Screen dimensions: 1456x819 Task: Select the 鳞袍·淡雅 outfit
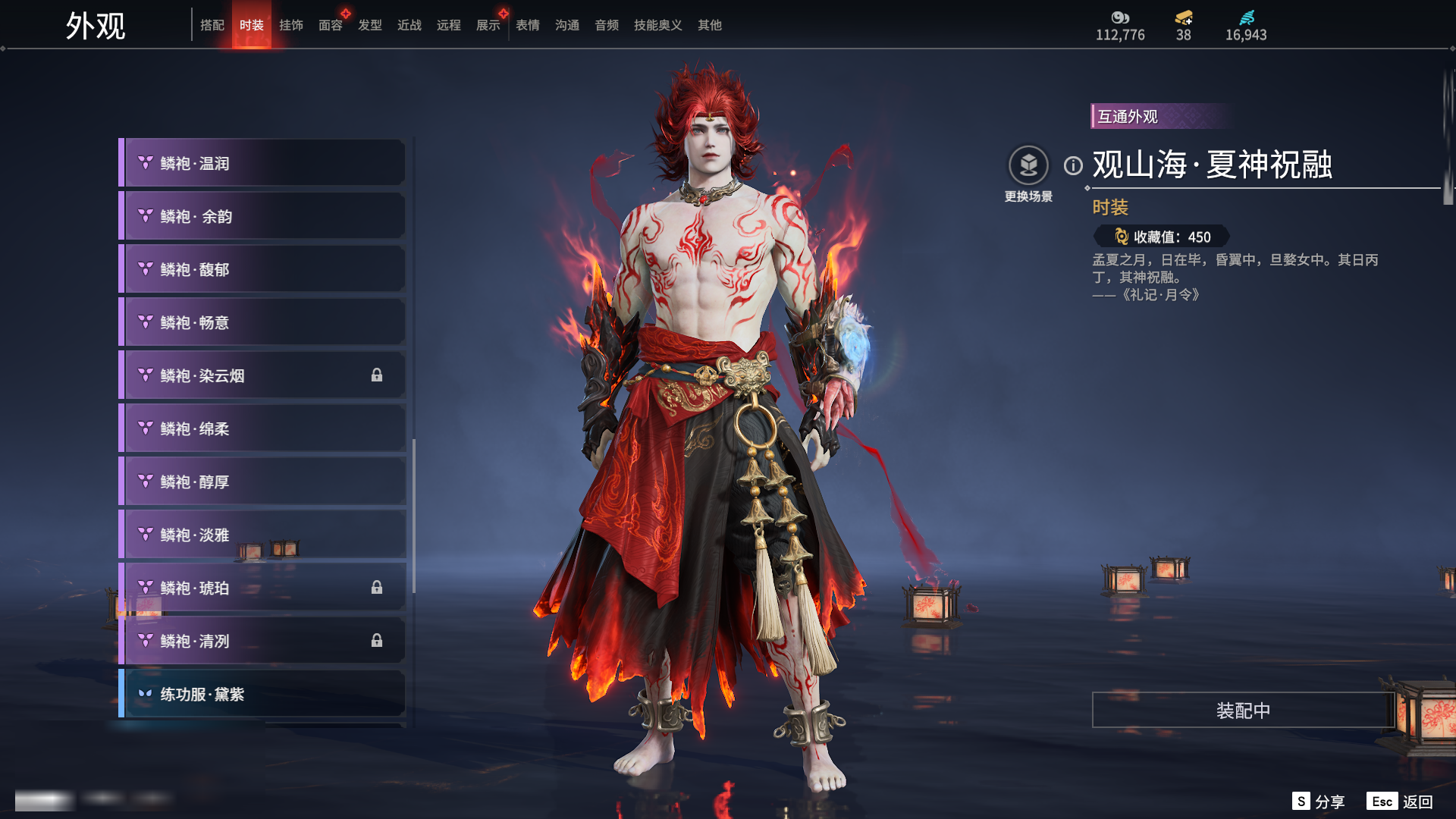point(262,535)
